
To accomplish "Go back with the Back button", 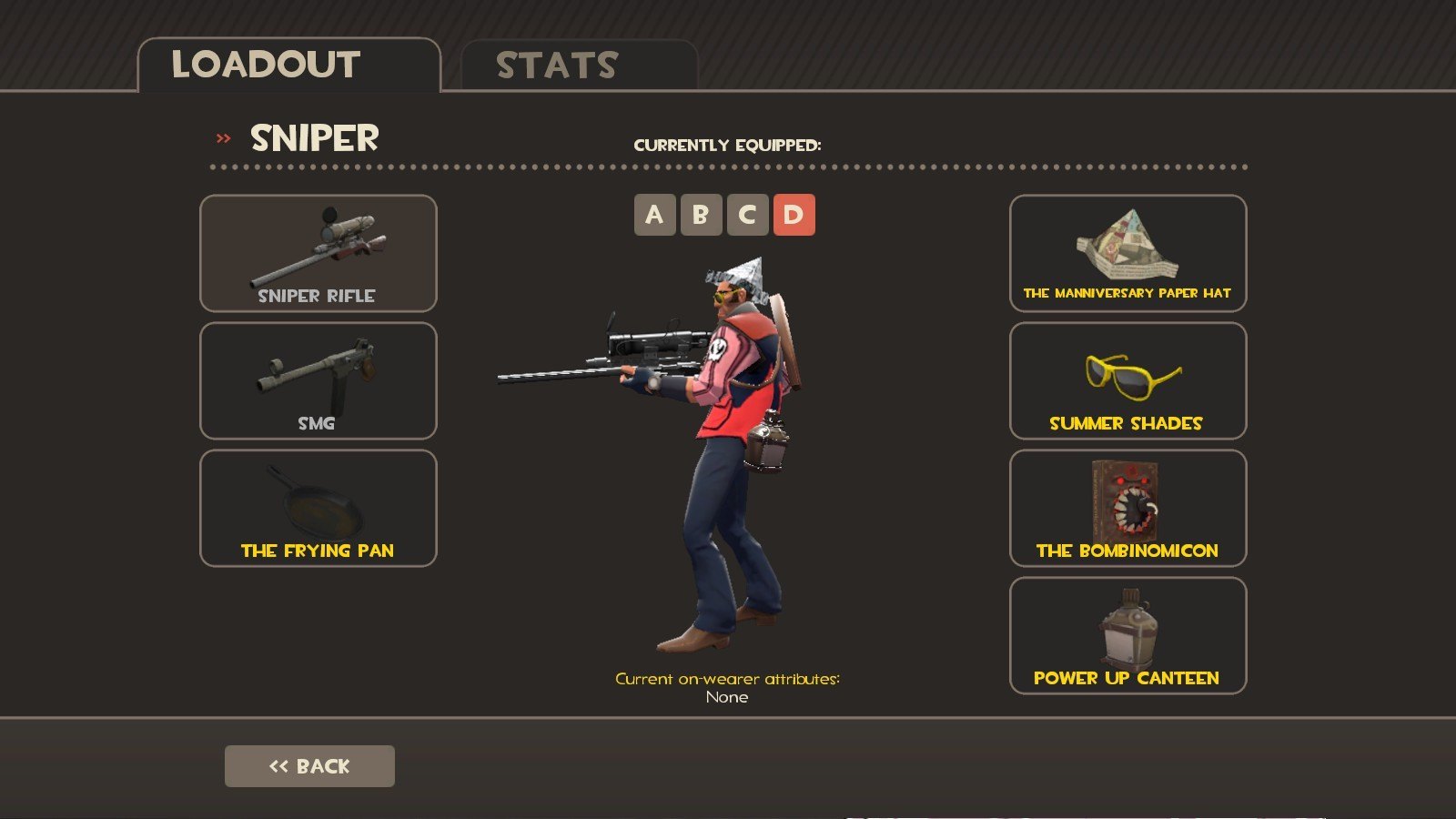I will [309, 766].
